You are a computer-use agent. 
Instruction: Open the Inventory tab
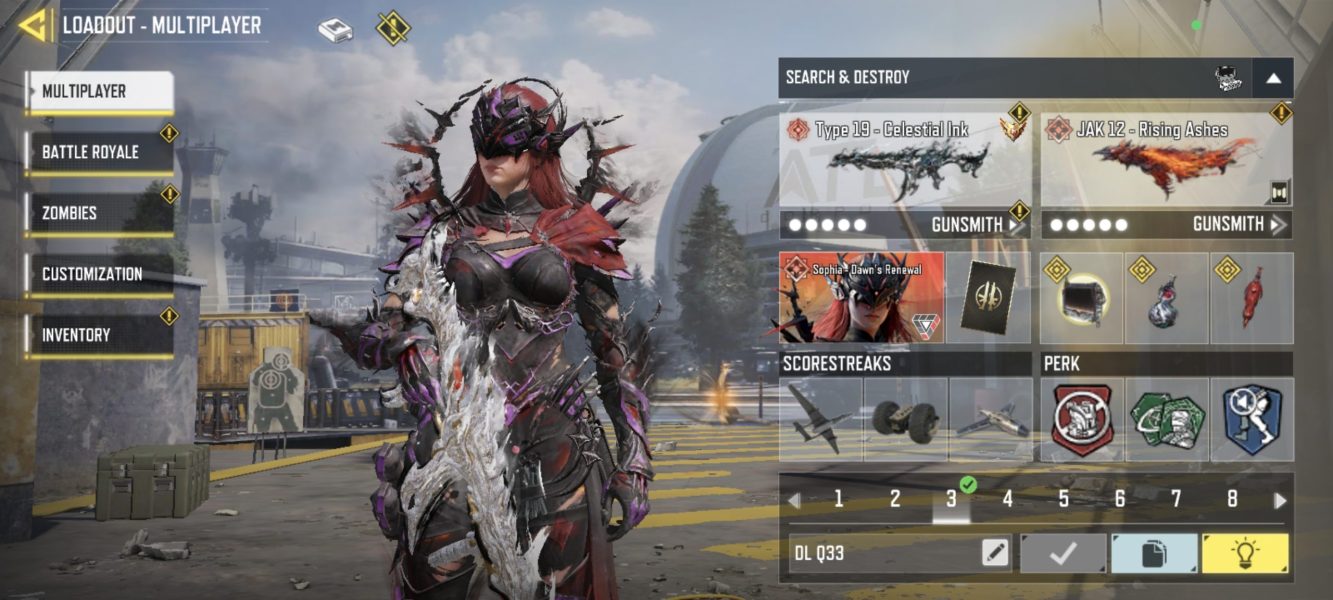point(99,335)
